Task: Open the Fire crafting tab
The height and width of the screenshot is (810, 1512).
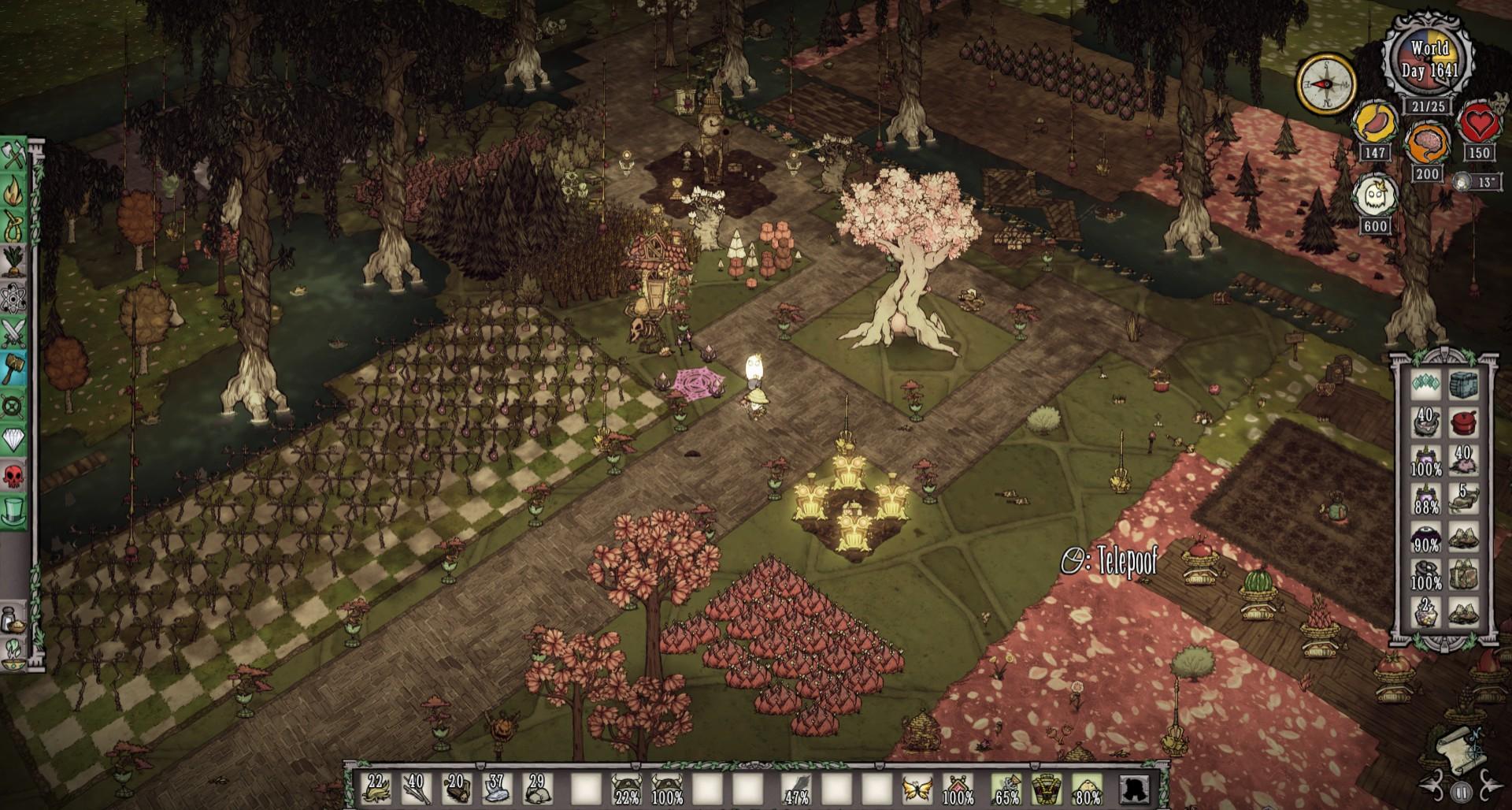Action: [14, 193]
